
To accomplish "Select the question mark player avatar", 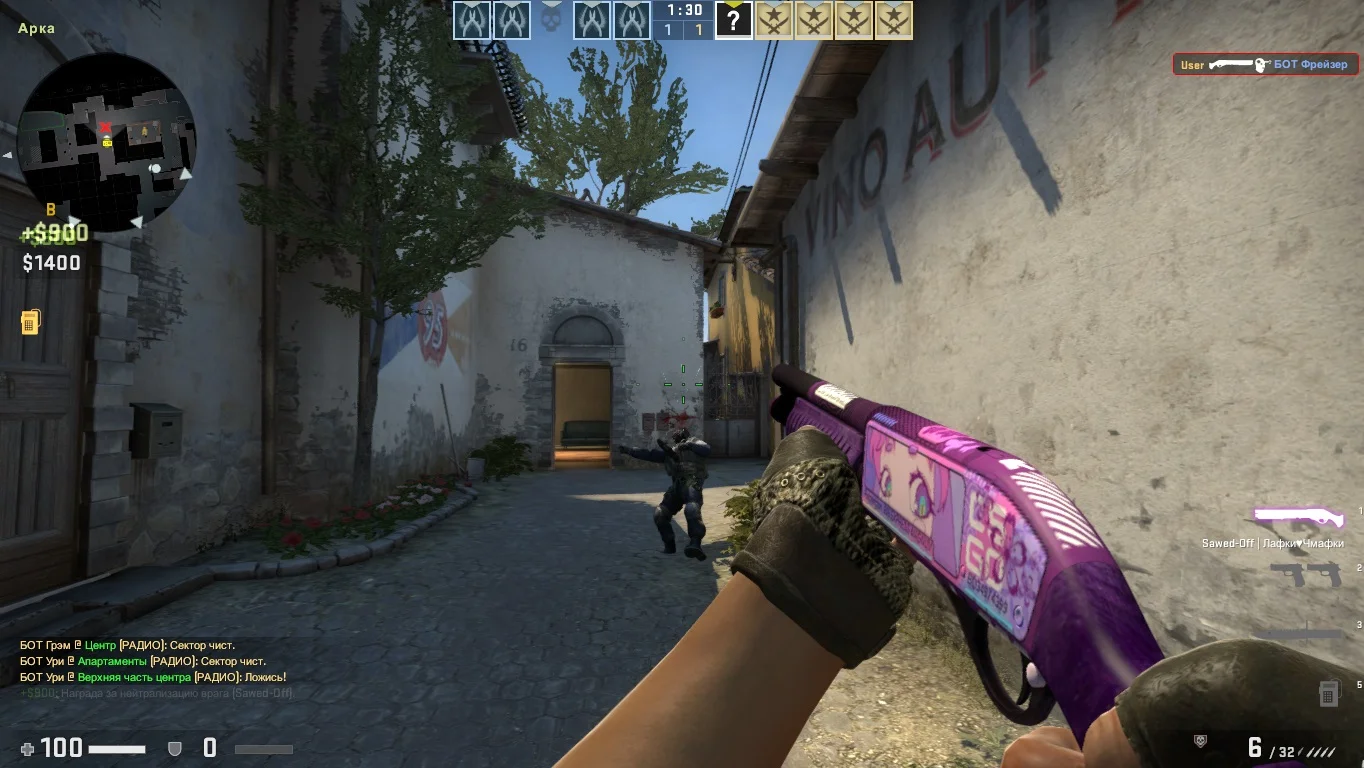I will pos(733,20).
